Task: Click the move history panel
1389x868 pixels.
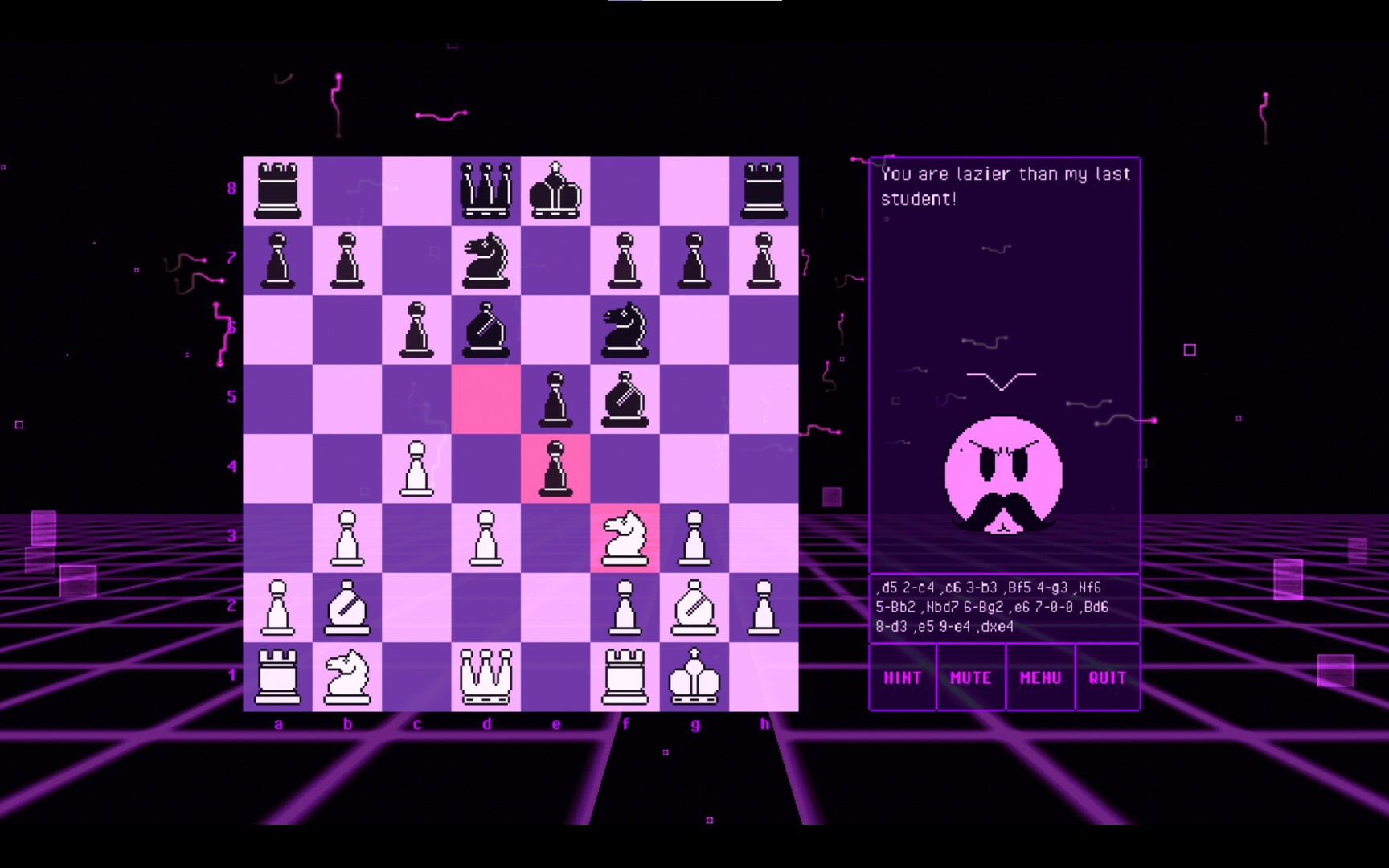Action: (1005, 608)
